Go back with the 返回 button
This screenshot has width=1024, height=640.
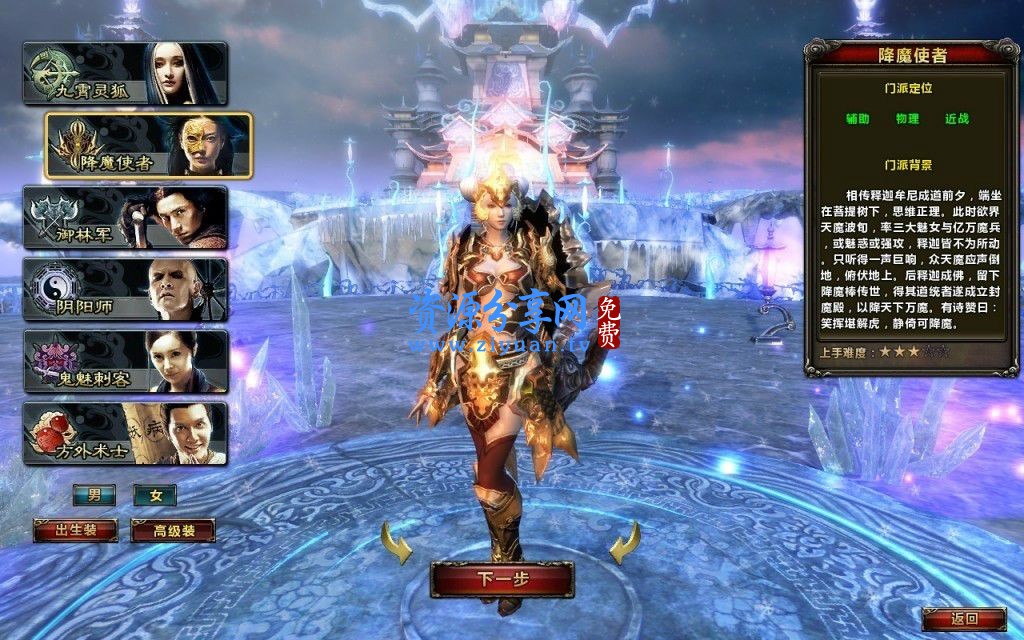(x=963, y=619)
